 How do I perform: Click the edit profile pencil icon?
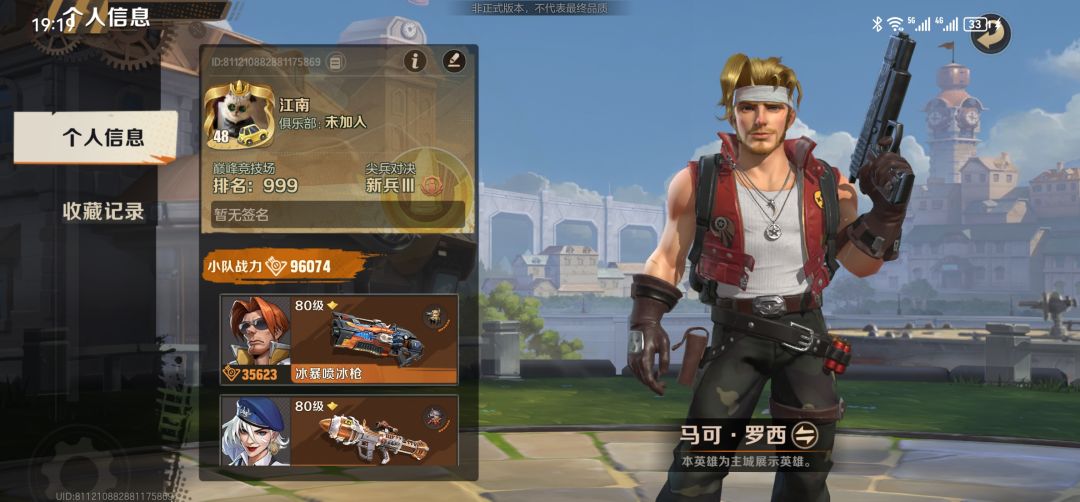pos(454,61)
